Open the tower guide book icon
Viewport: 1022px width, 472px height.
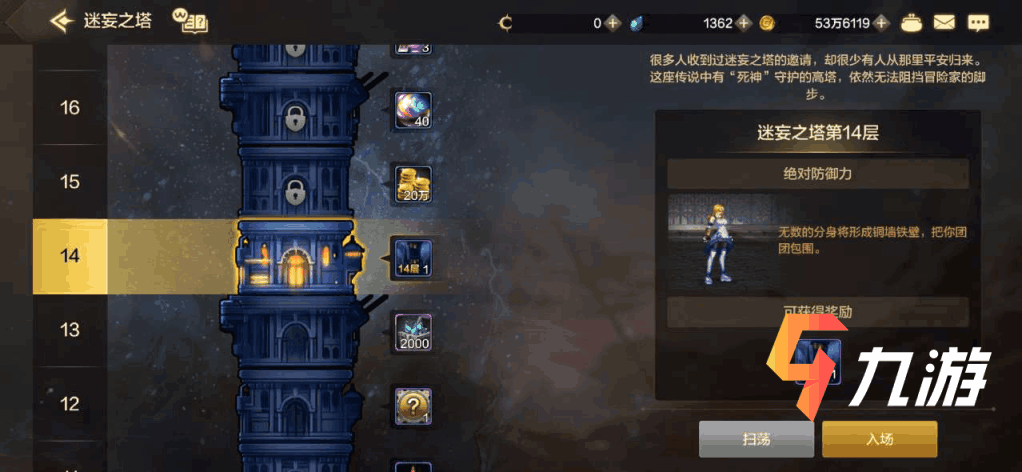pyautogui.click(x=188, y=21)
